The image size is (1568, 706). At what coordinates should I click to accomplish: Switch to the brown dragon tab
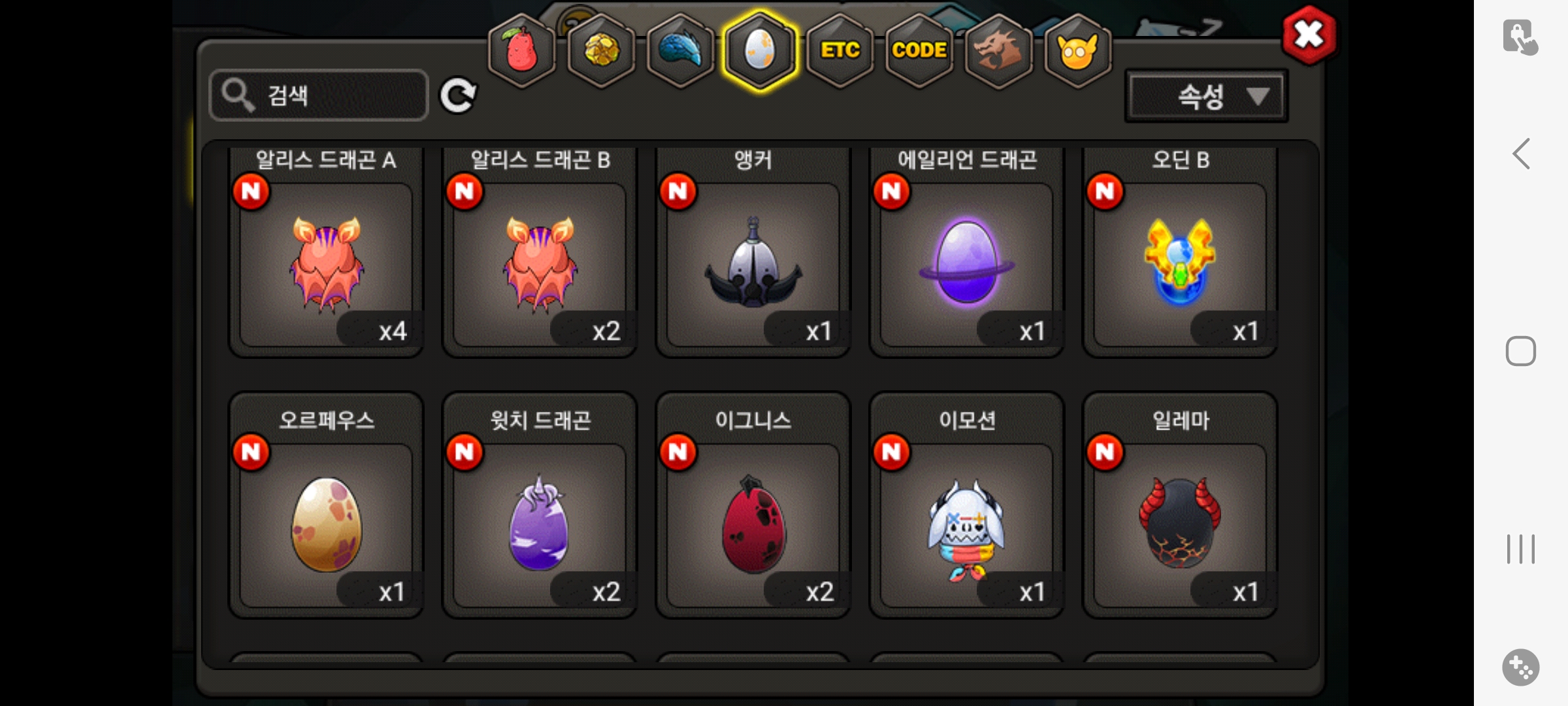pyautogui.click(x=998, y=51)
